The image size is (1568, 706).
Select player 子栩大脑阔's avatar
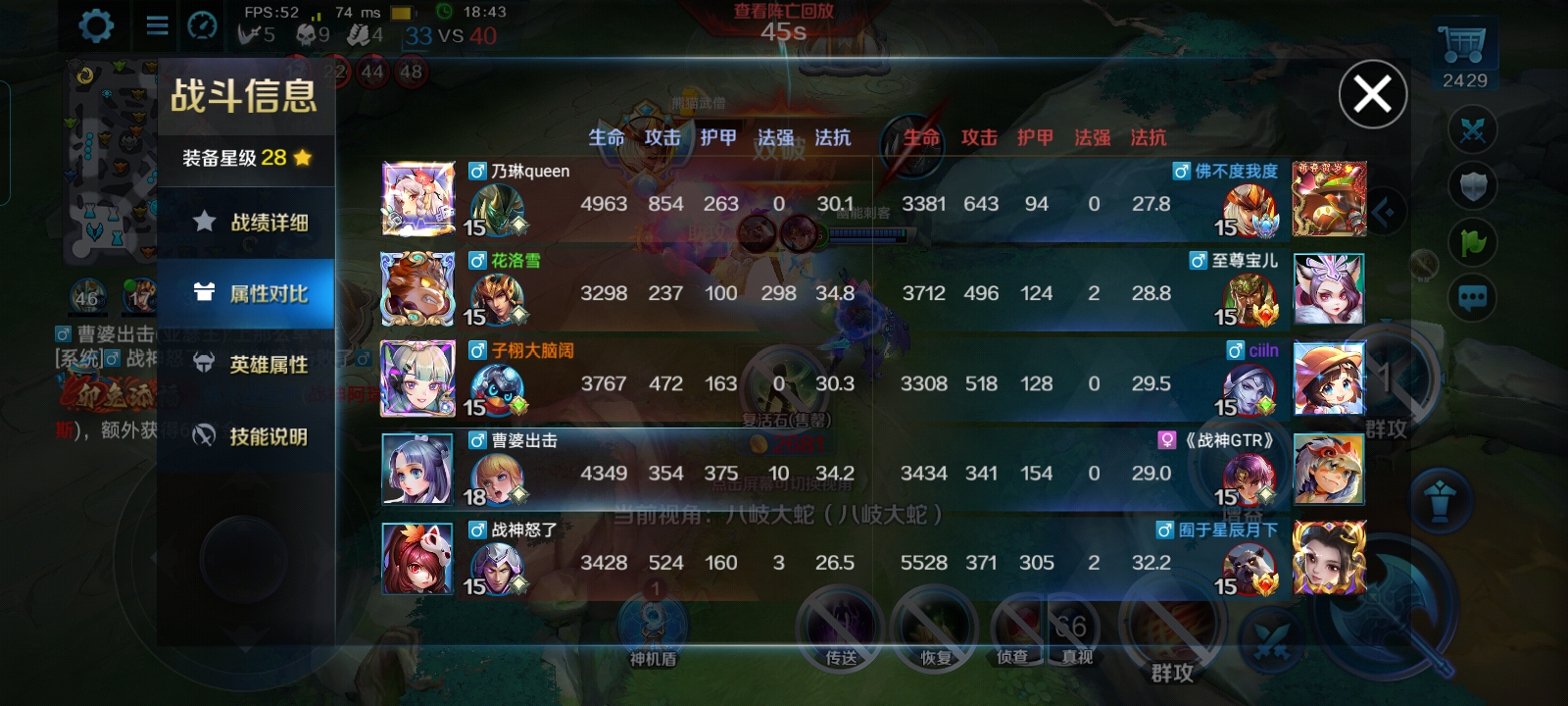[x=418, y=378]
